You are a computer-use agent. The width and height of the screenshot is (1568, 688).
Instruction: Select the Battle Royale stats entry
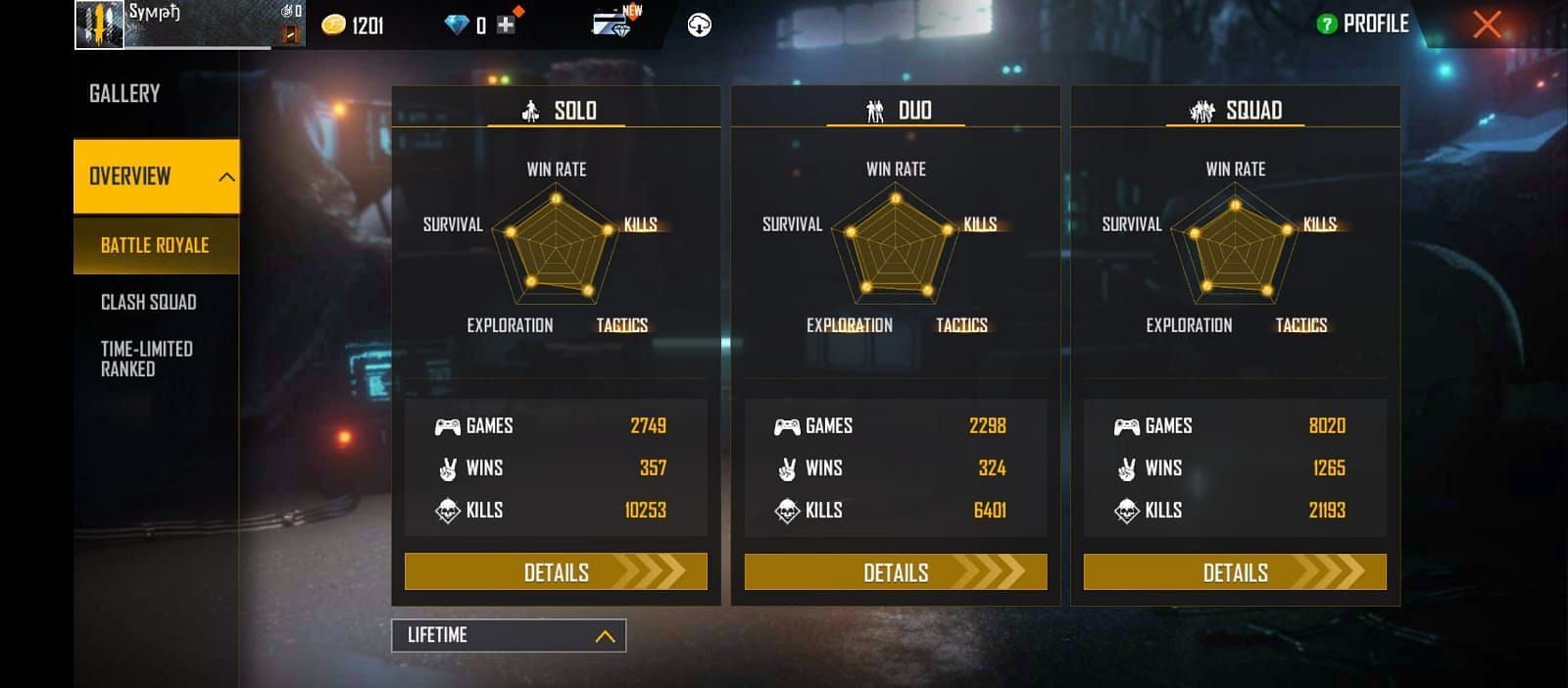155,245
